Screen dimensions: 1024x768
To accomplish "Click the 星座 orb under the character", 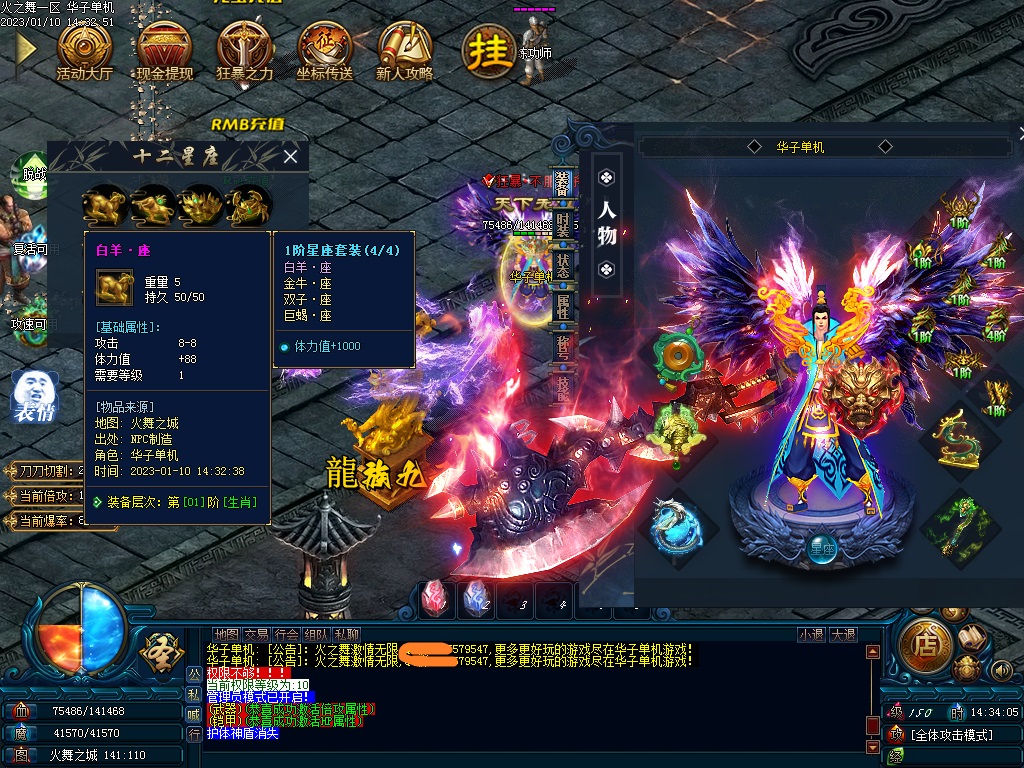I will 822,548.
